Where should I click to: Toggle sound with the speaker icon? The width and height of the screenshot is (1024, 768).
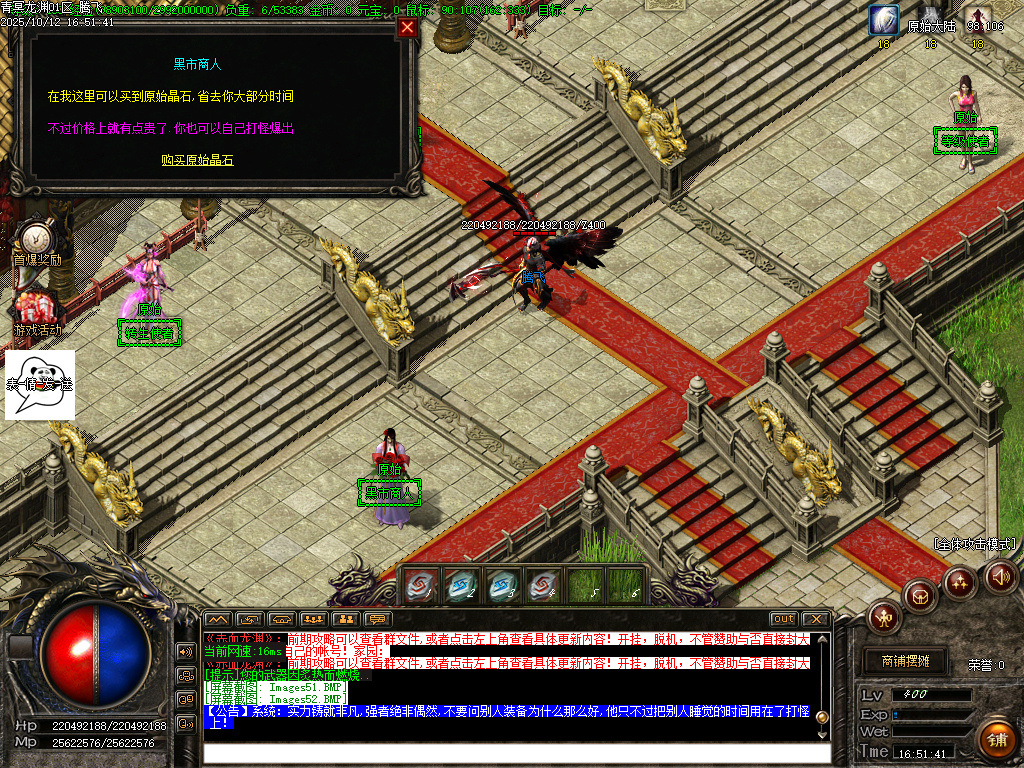pyautogui.click(x=1000, y=576)
